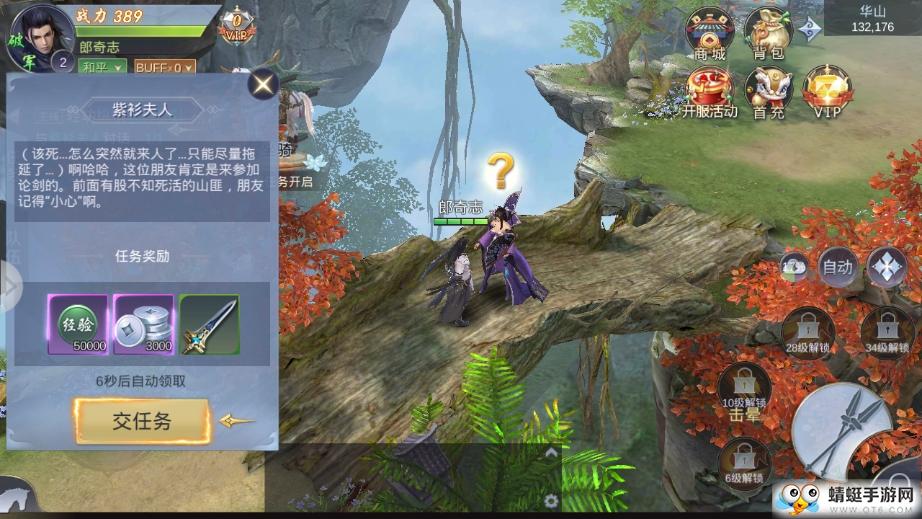Tap the locked 击晕 skill slot
Image resolution: width=922 pixels, height=519 pixels.
pyautogui.click(x=744, y=393)
